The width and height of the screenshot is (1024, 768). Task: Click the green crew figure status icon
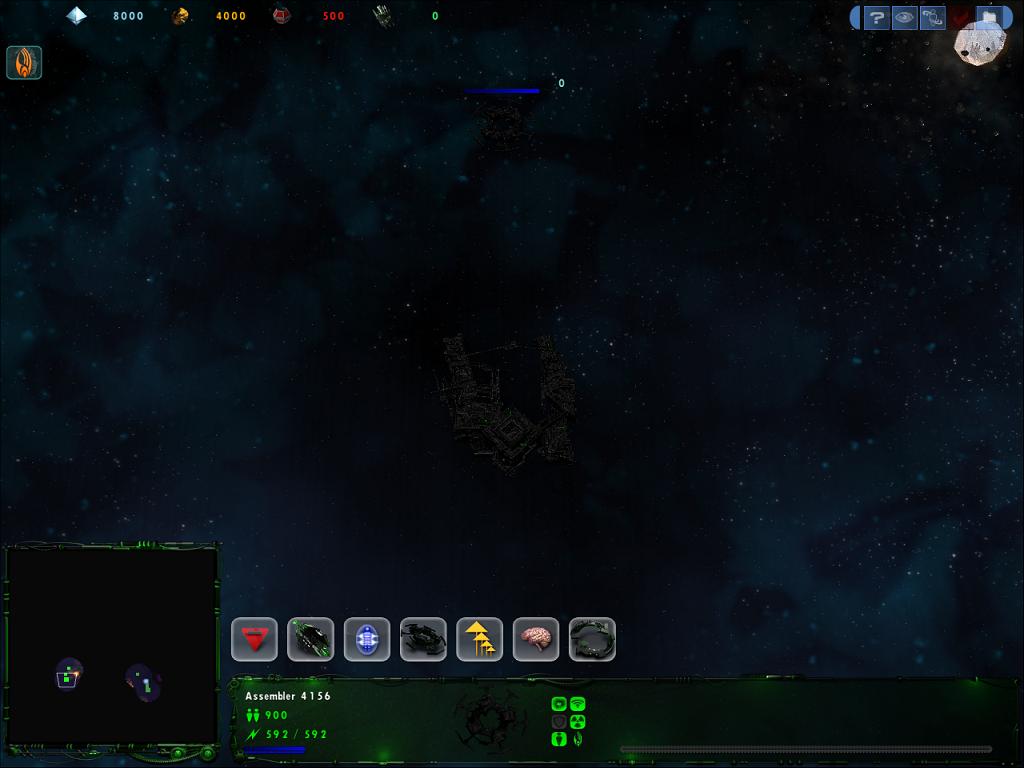(x=559, y=739)
